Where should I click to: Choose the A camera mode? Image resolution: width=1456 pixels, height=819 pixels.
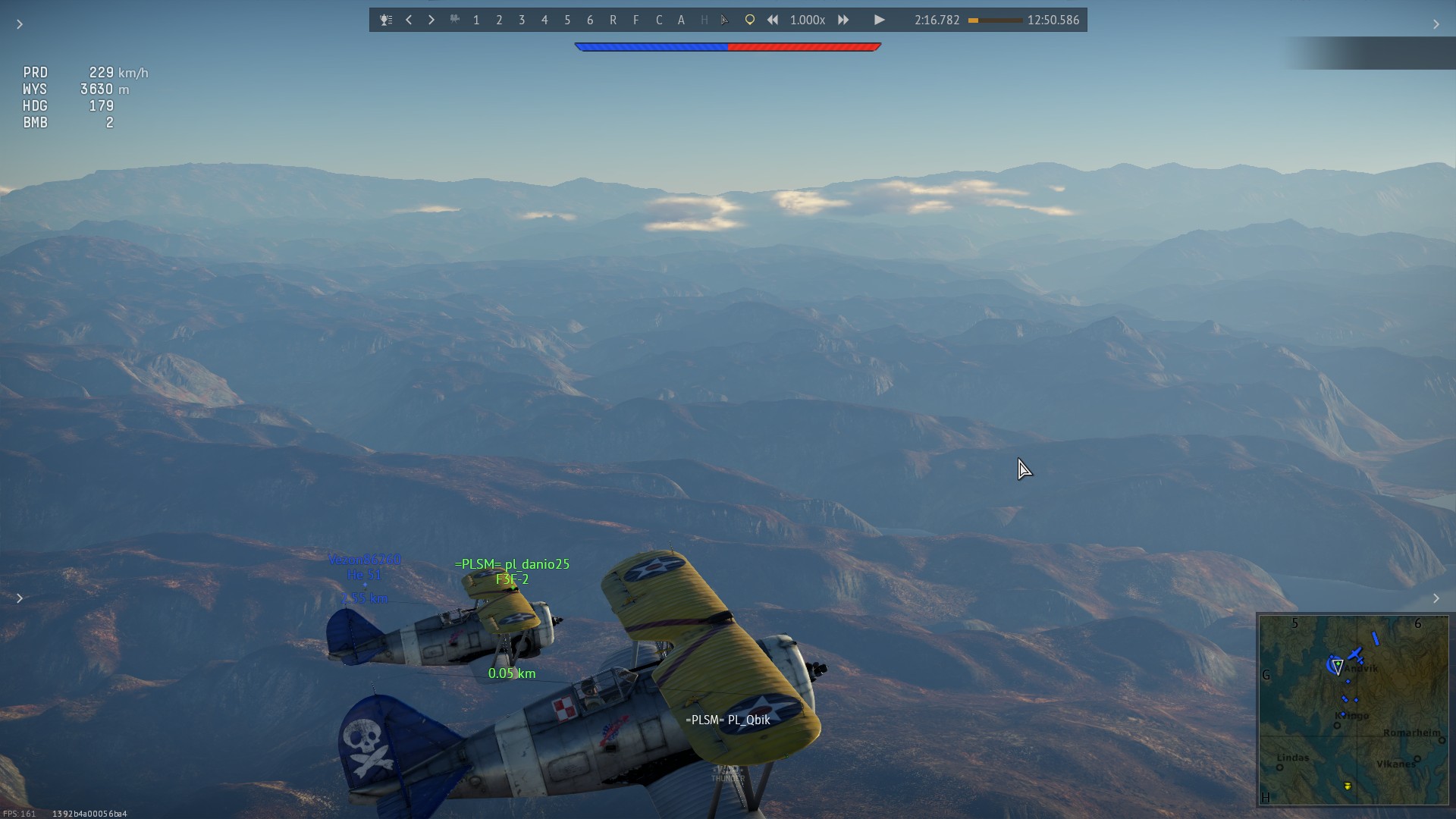tap(681, 20)
